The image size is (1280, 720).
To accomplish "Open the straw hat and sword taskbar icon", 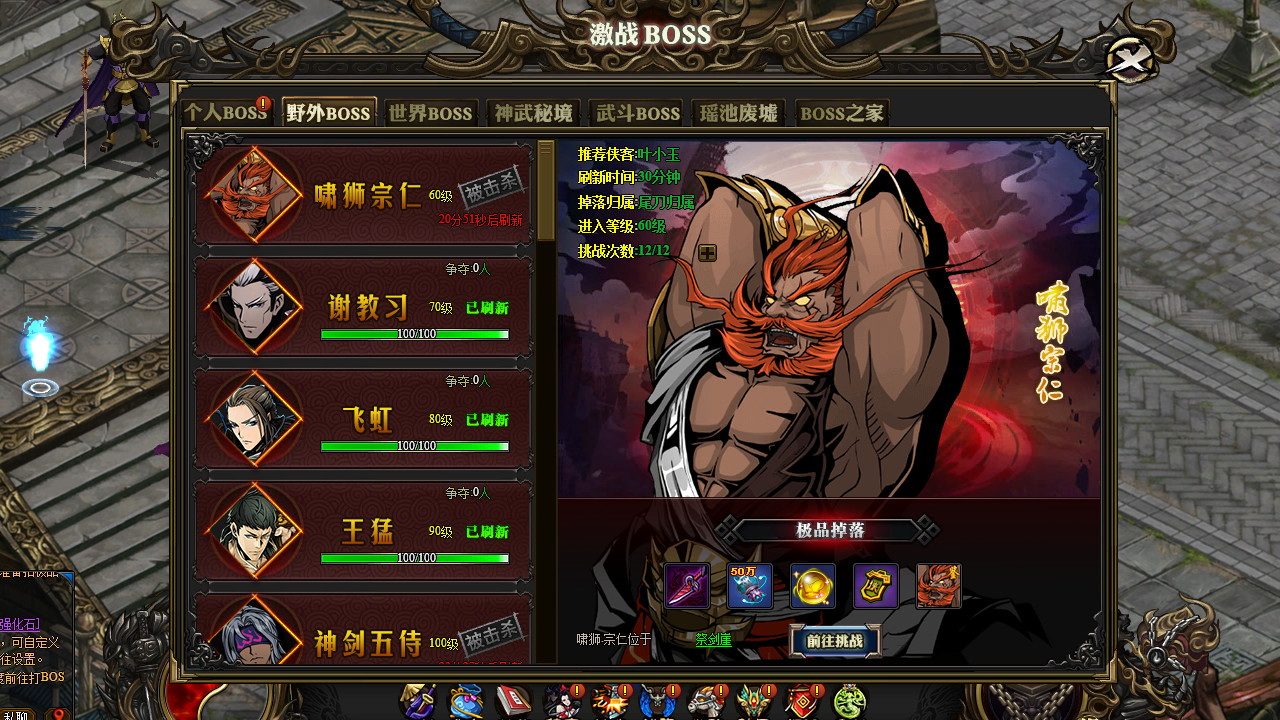I will 418,699.
